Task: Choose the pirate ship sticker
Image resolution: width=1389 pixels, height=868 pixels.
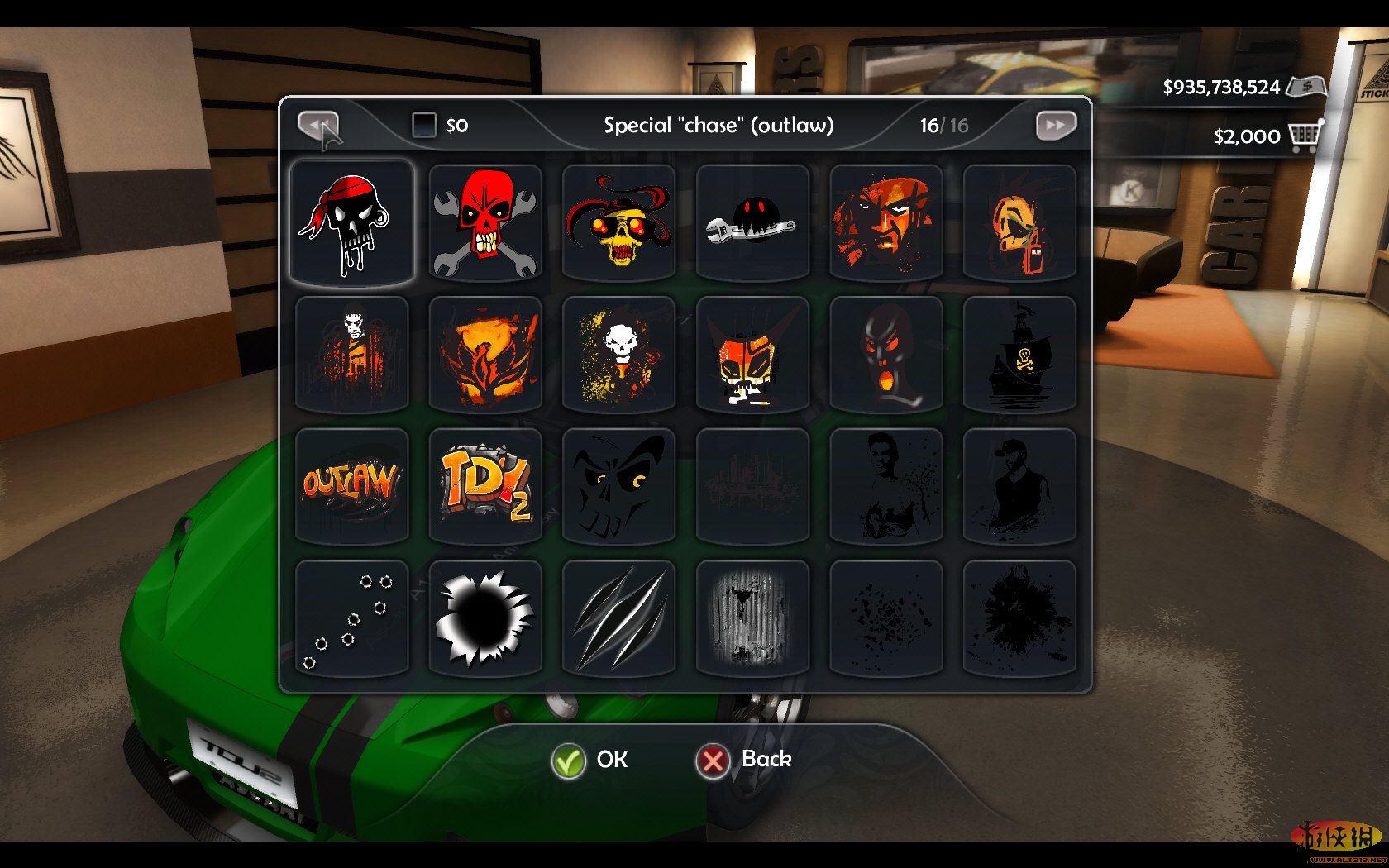Action: pyautogui.click(x=1019, y=354)
